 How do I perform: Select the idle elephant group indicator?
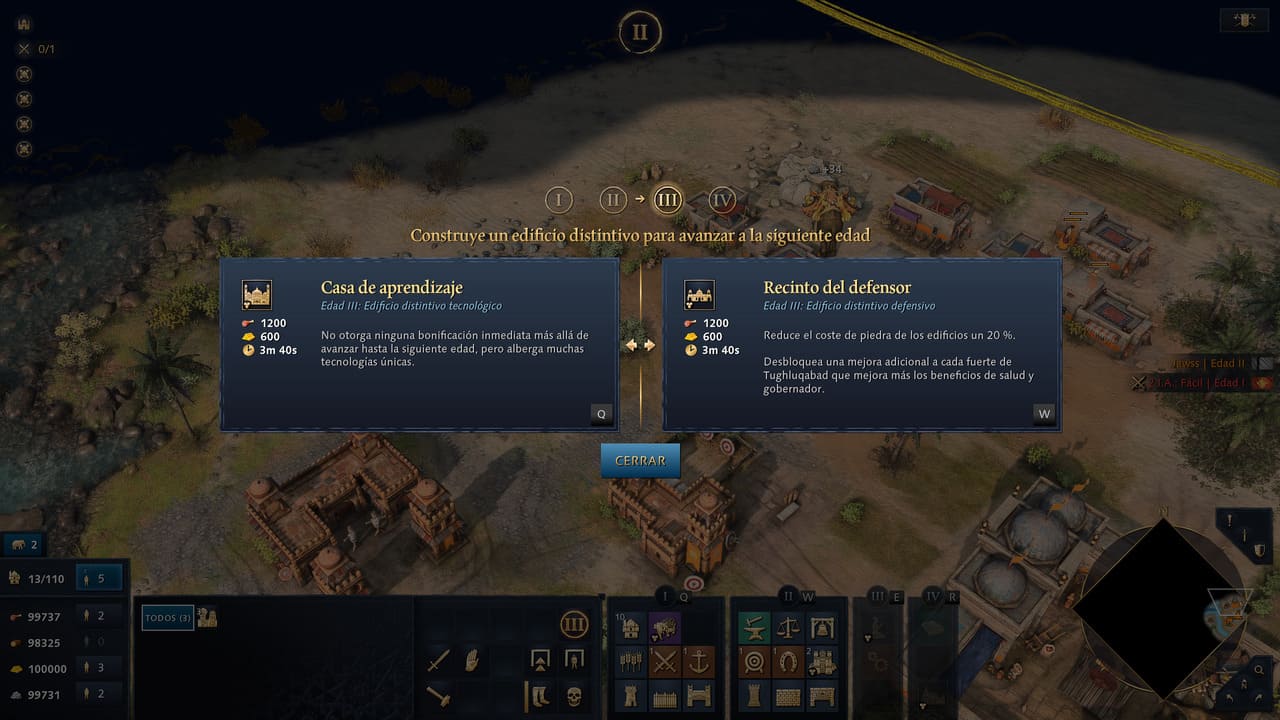tap(24, 545)
